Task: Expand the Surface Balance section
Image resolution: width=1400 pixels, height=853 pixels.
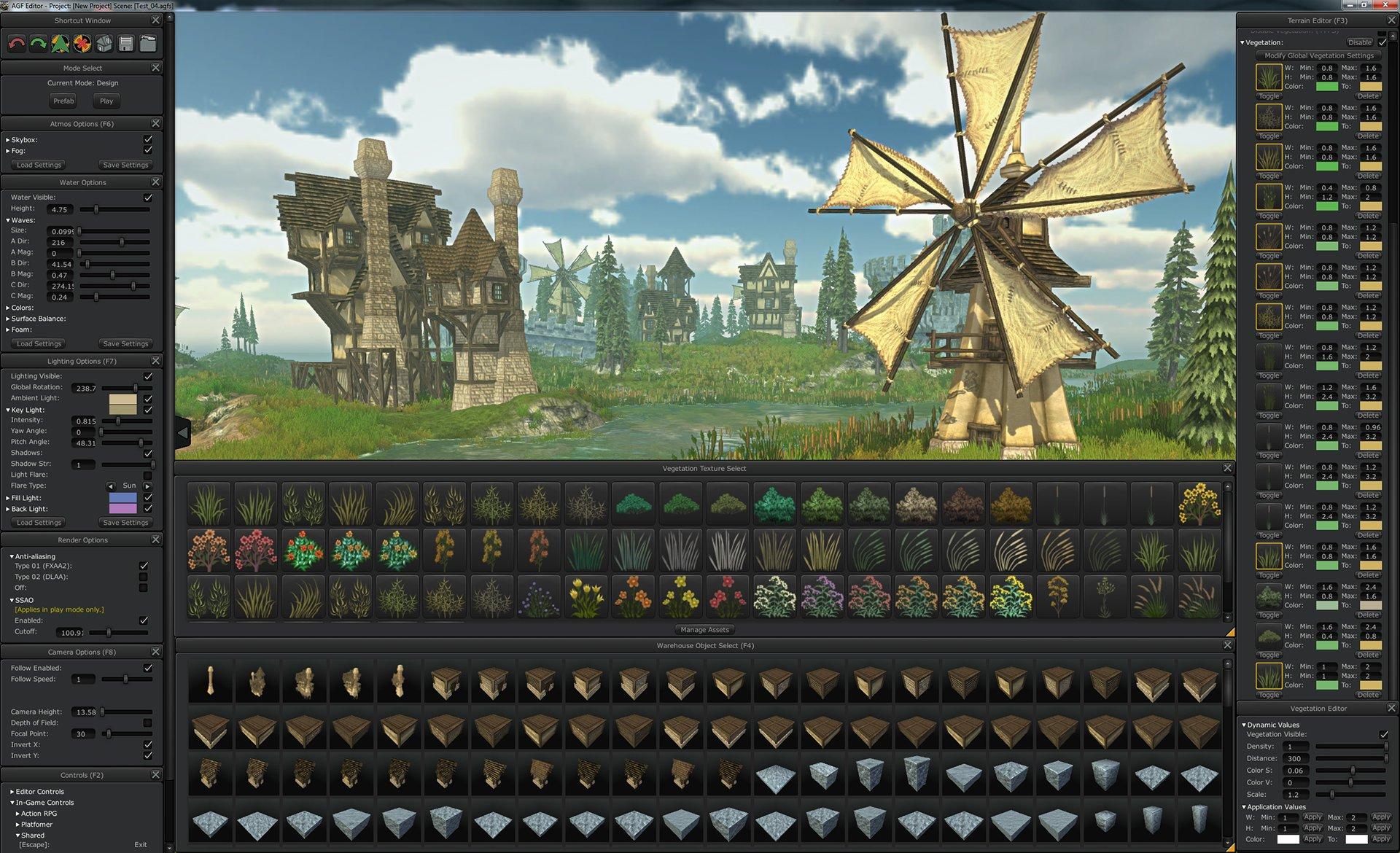Action: (x=8, y=319)
